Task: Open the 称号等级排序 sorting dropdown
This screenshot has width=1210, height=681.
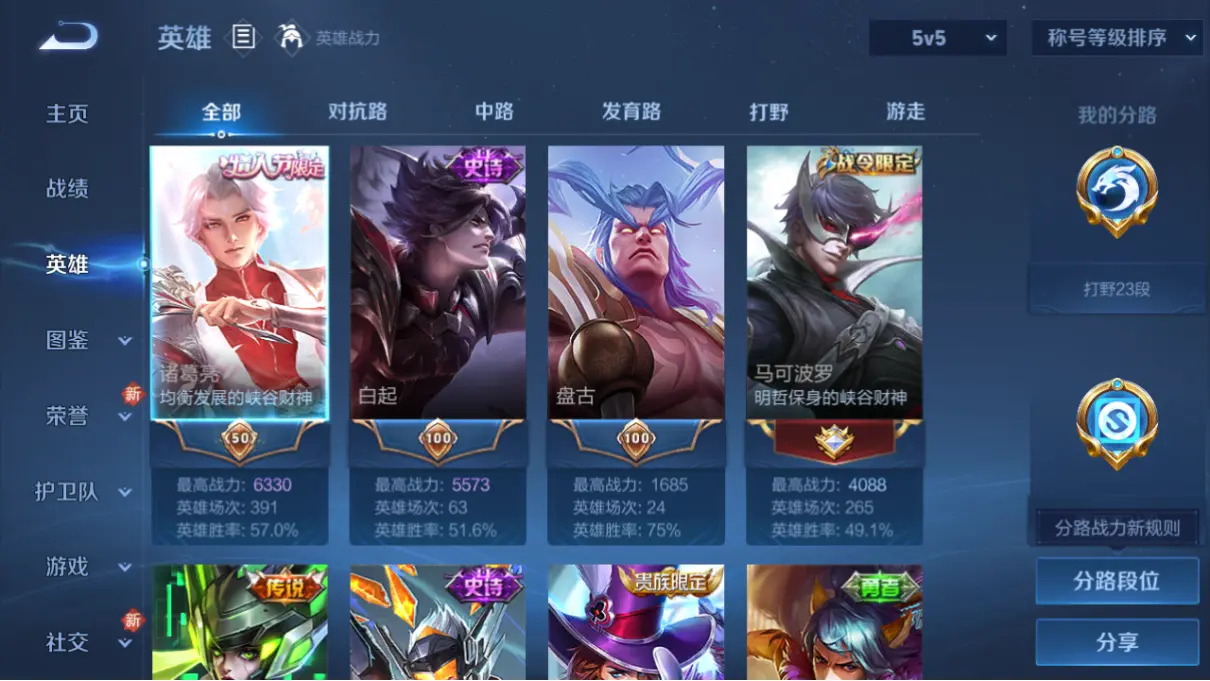Action: pos(1116,38)
